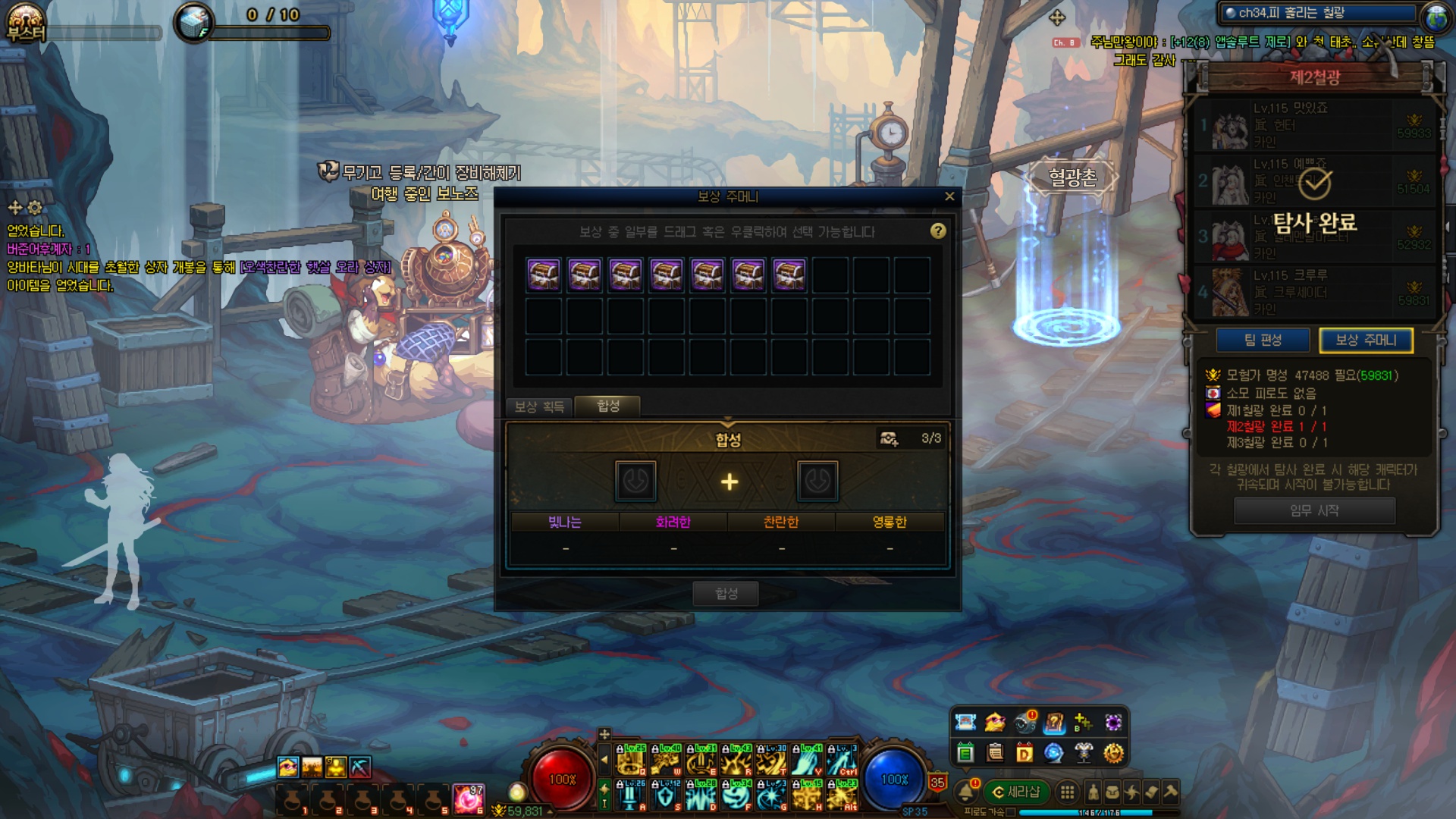Select the 합성 synthesis tab
This screenshot has width=1456, height=819.
[608, 406]
